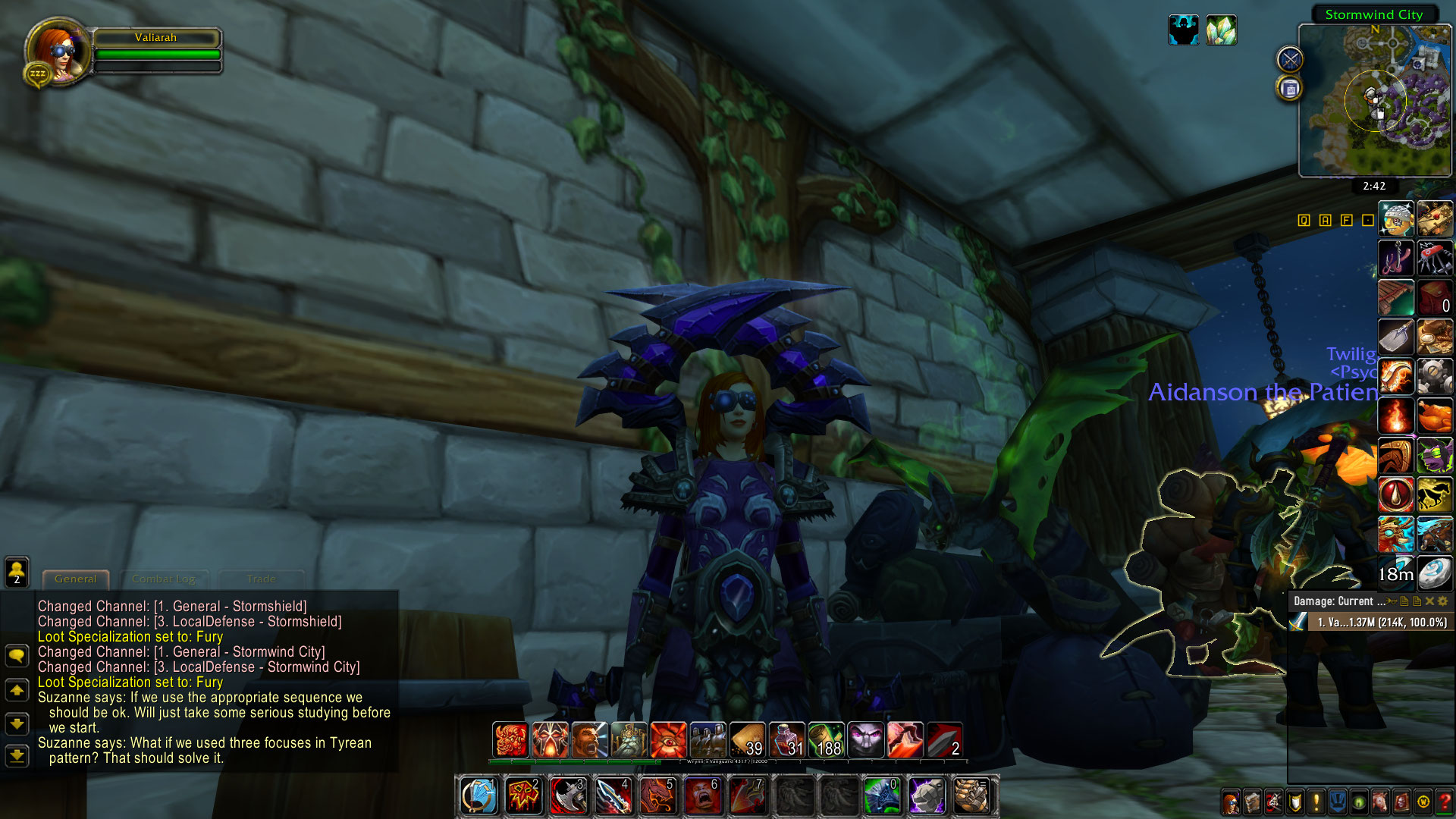Screen dimensions: 1456x819
Task: Open the chat speech bubble button
Action: pyautogui.click(x=17, y=655)
